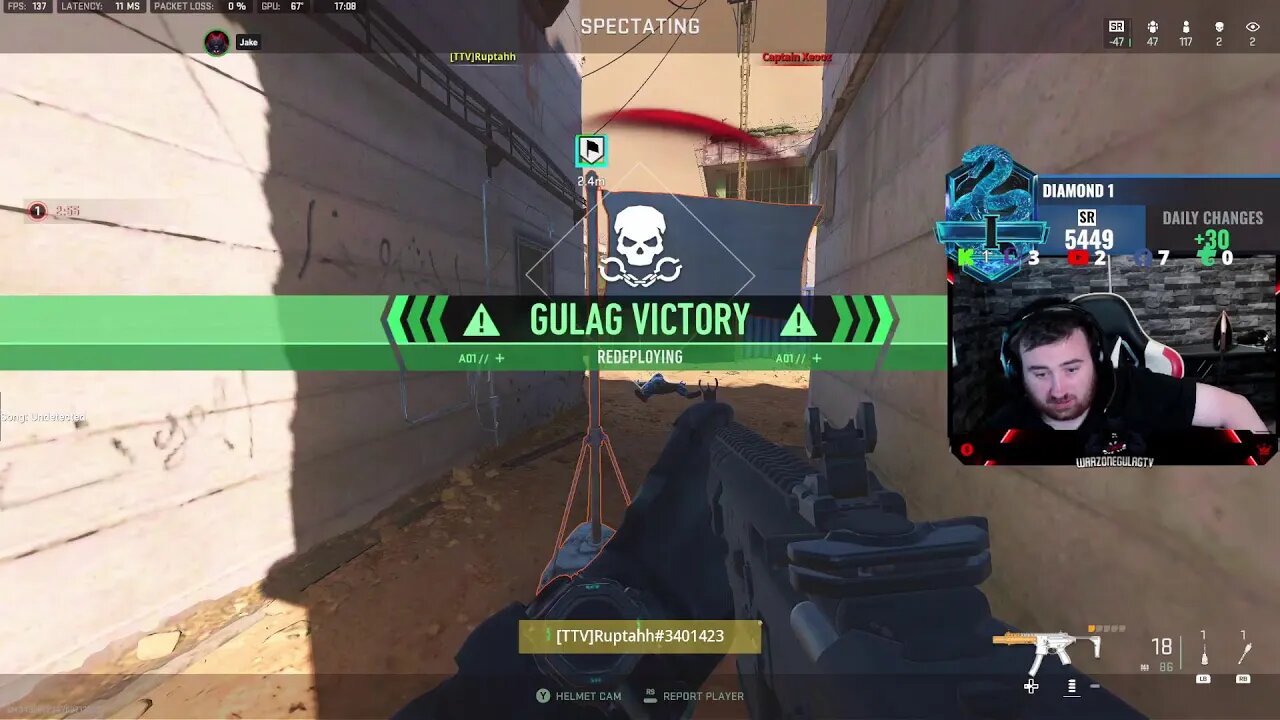The width and height of the screenshot is (1280, 720).
Task: Expand the GULAG VICTORY banner
Action: (x=640, y=318)
